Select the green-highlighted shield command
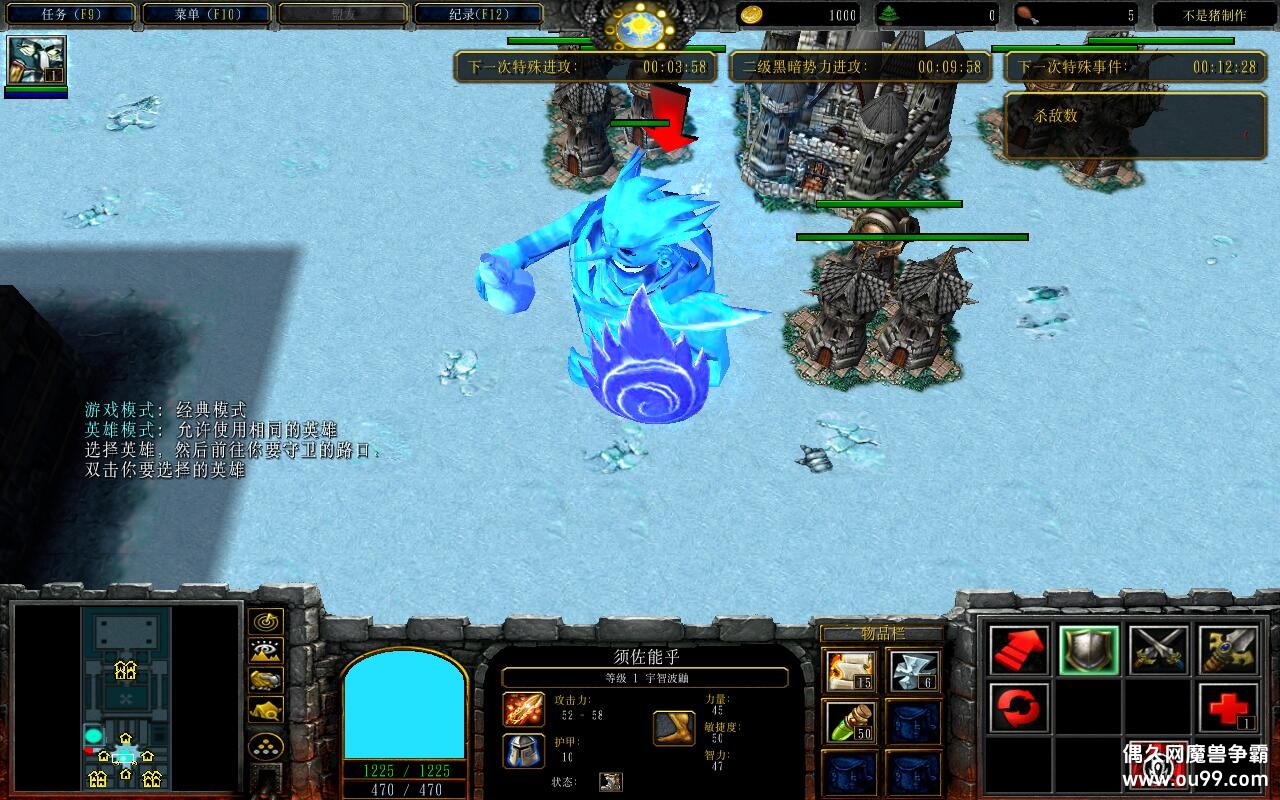1280x800 pixels. pos(1088,650)
